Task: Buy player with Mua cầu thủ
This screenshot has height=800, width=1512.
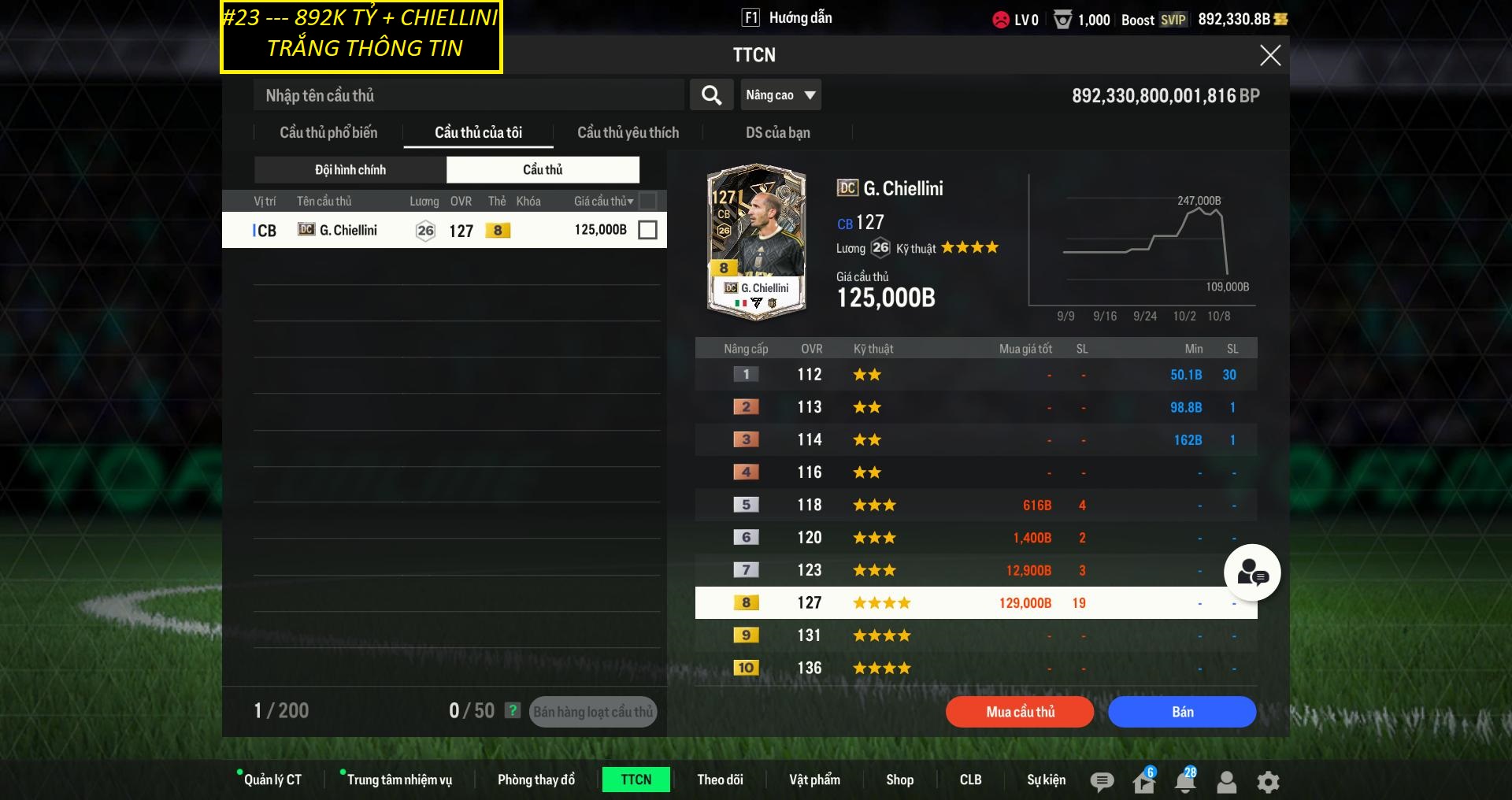Action: tap(1020, 712)
